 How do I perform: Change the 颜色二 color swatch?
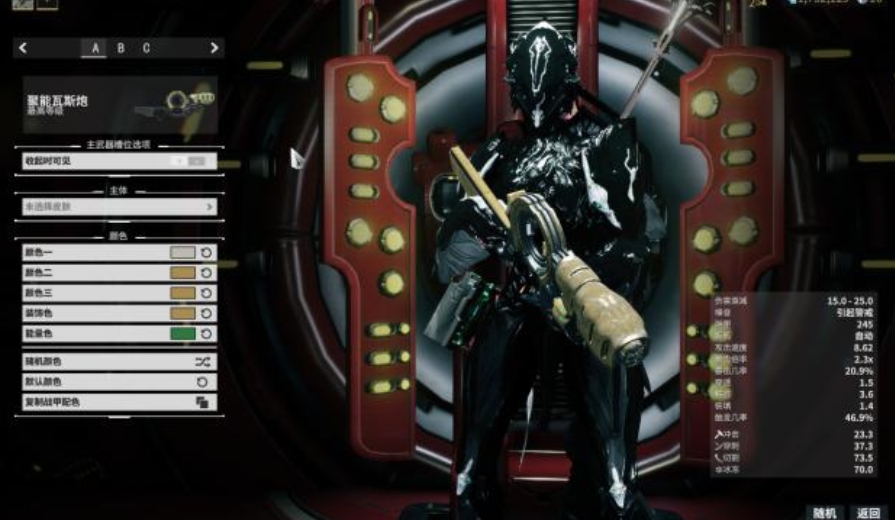183,273
